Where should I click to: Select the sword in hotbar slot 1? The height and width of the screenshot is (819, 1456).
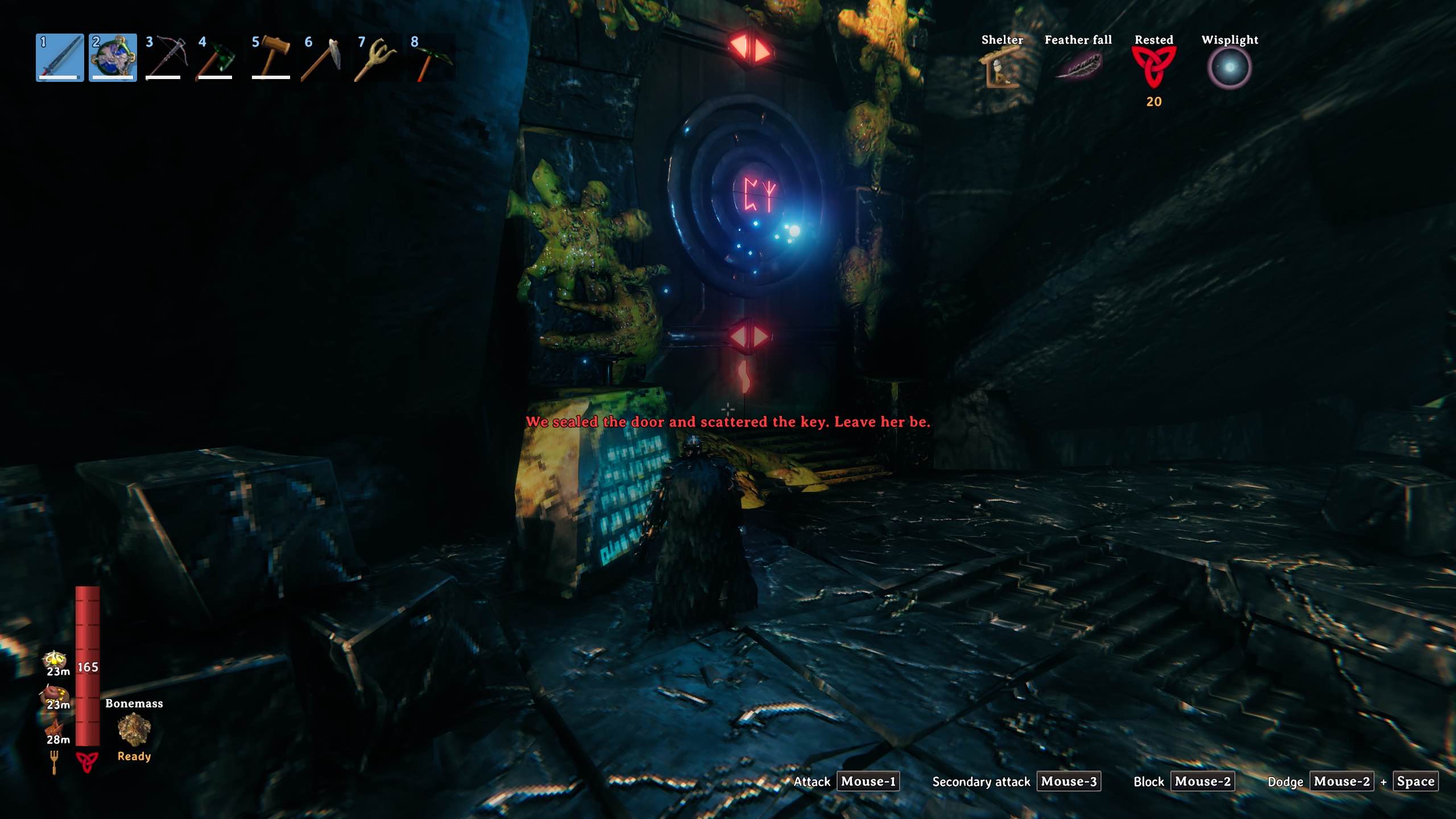[x=60, y=57]
